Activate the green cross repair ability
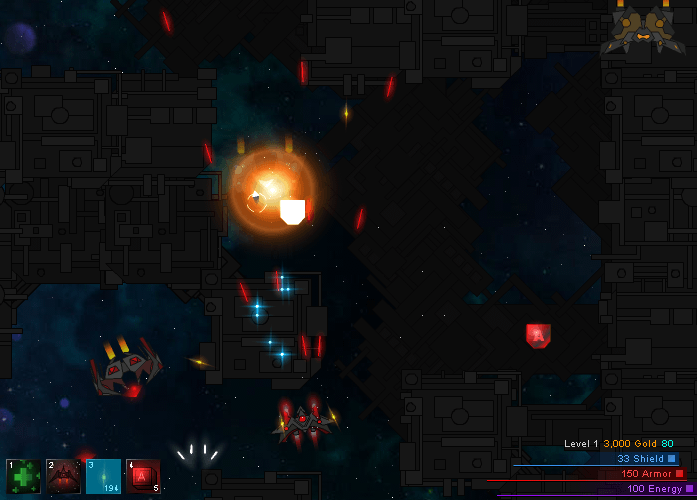Viewport: 697px width, 500px height. (x=23, y=476)
